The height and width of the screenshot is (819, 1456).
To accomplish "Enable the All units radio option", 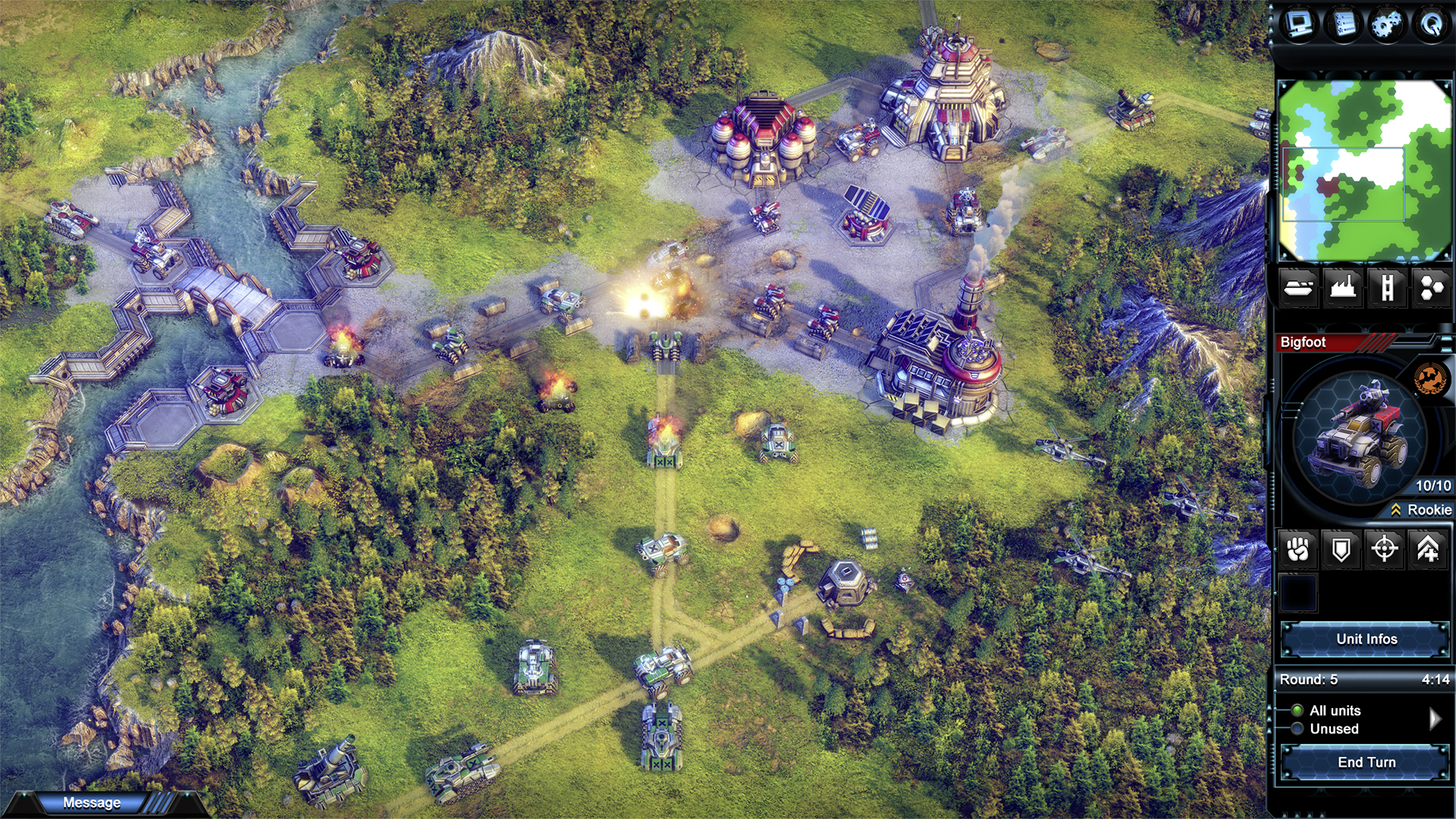I will (x=1299, y=711).
